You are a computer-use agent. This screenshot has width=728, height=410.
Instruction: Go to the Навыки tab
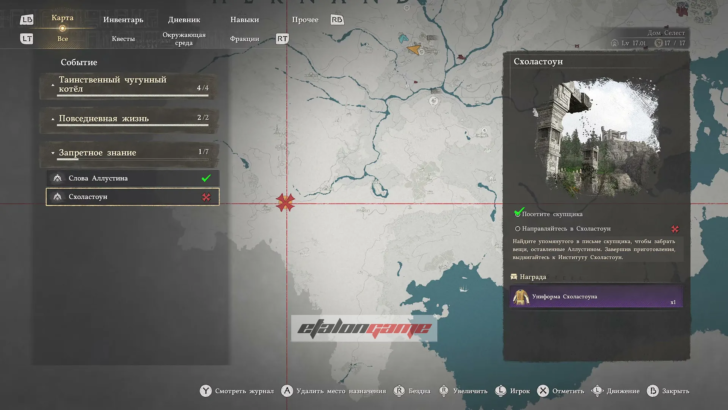point(243,19)
